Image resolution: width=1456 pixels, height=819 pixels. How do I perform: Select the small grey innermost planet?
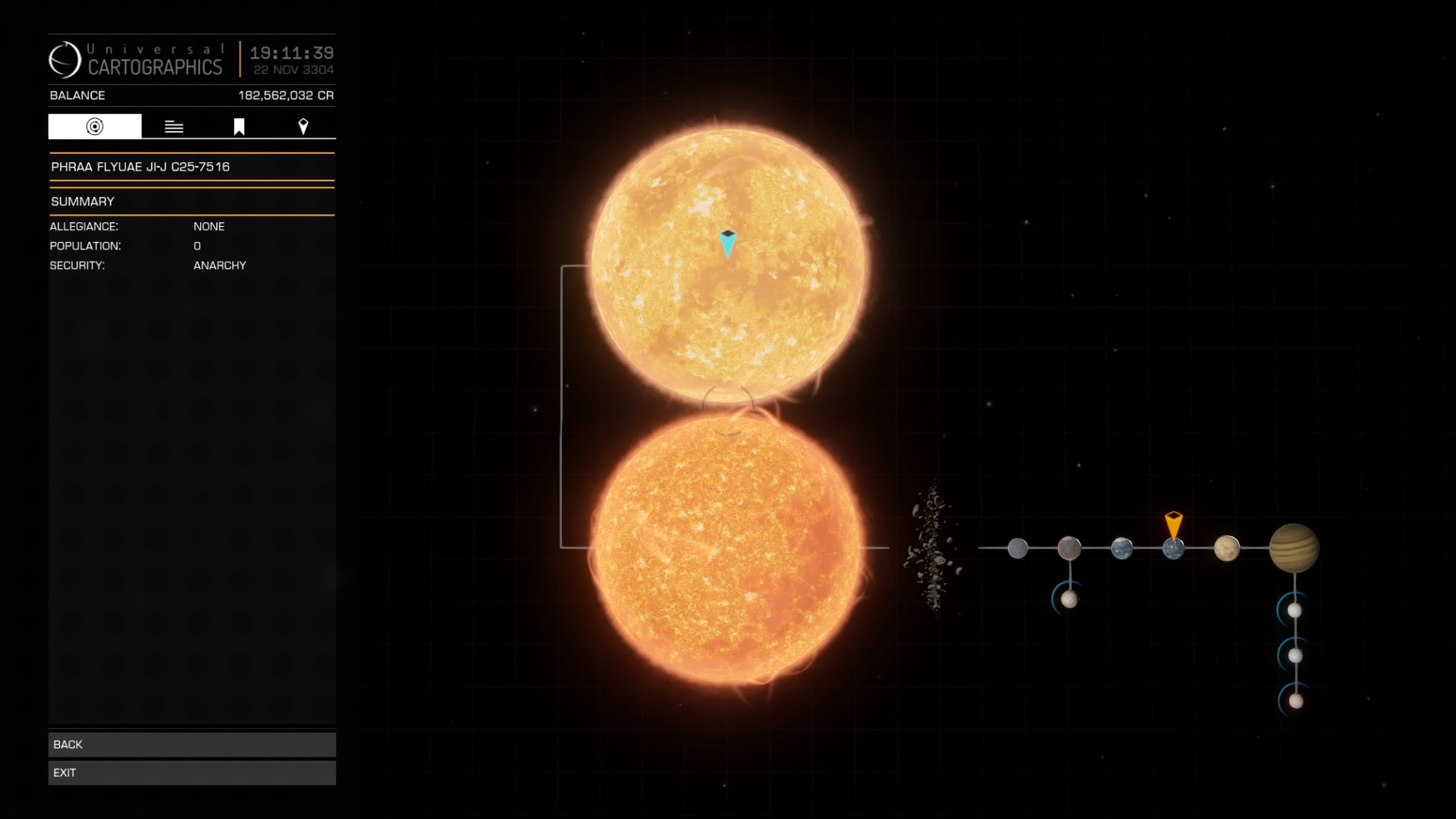[1019, 548]
